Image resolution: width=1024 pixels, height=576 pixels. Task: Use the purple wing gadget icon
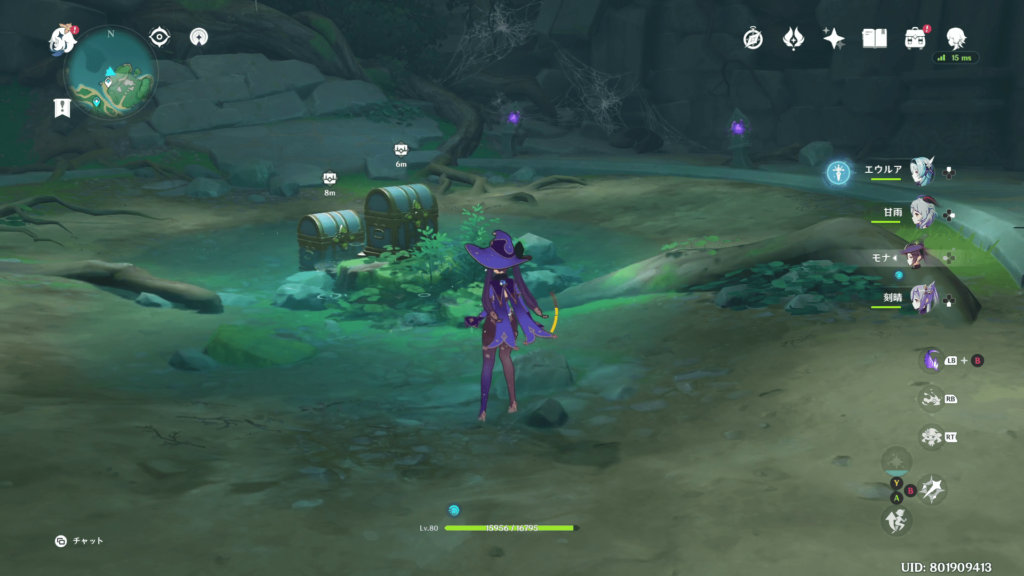pos(931,360)
